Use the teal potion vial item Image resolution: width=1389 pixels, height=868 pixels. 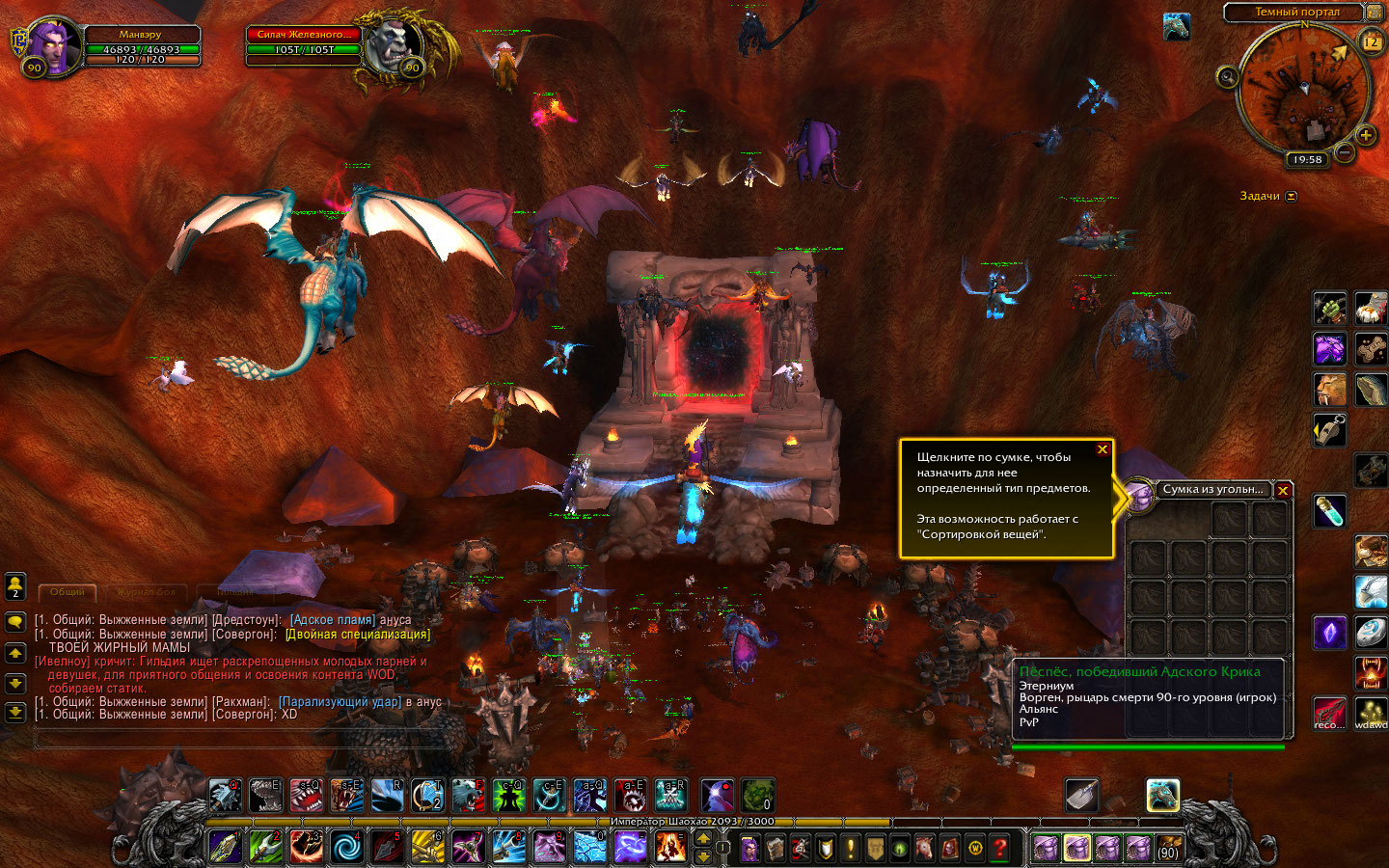(1329, 510)
